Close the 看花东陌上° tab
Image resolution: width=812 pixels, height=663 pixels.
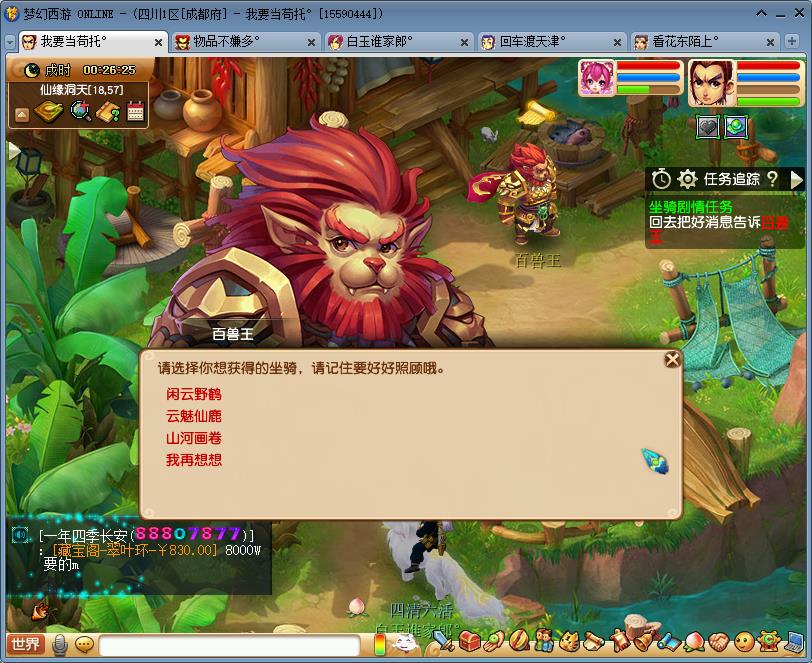(x=770, y=42)
